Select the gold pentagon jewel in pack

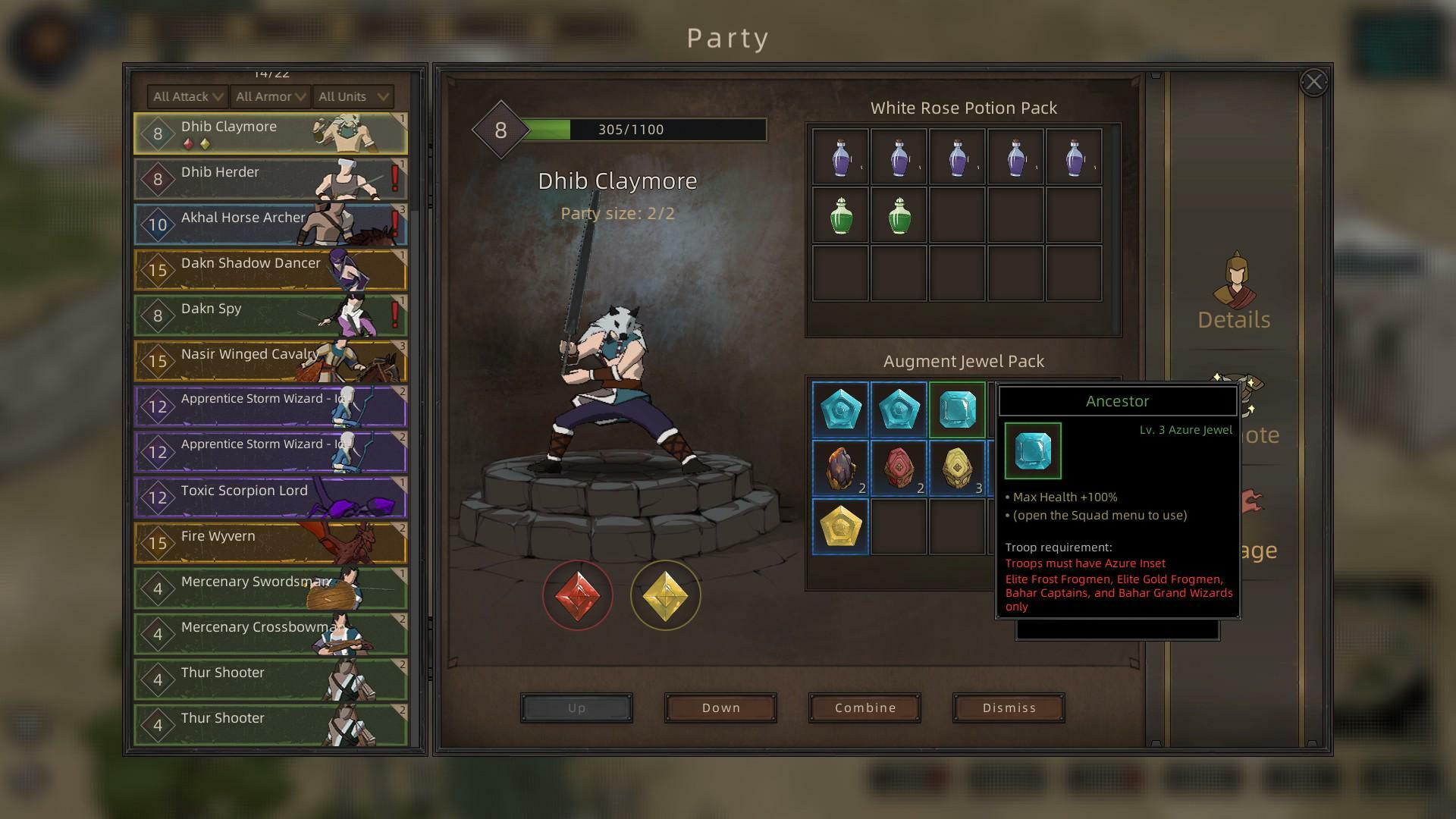click(x=840, y=526)
